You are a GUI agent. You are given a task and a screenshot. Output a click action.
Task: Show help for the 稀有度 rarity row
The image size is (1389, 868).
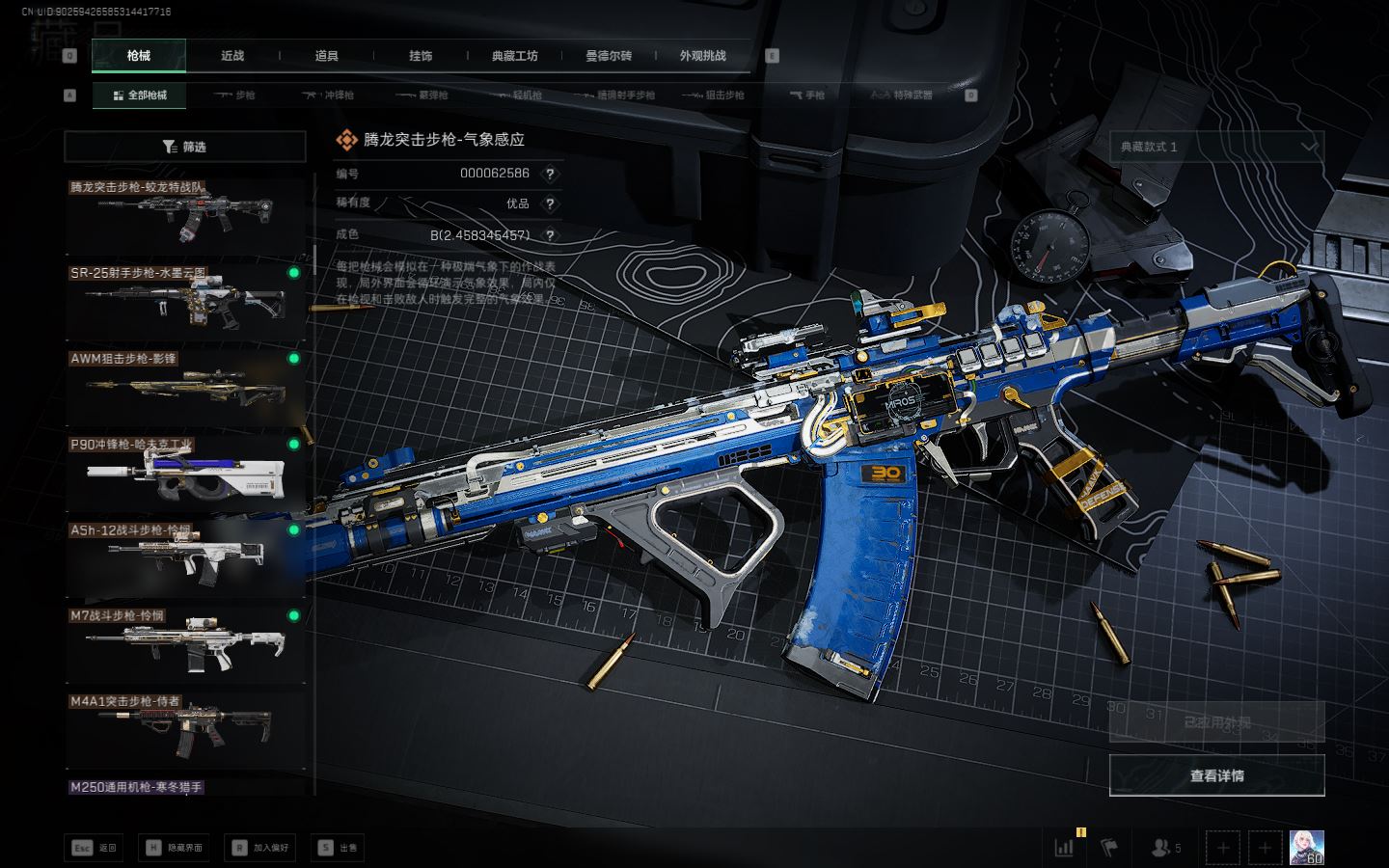pyautogui.click(x=550, y=204)
